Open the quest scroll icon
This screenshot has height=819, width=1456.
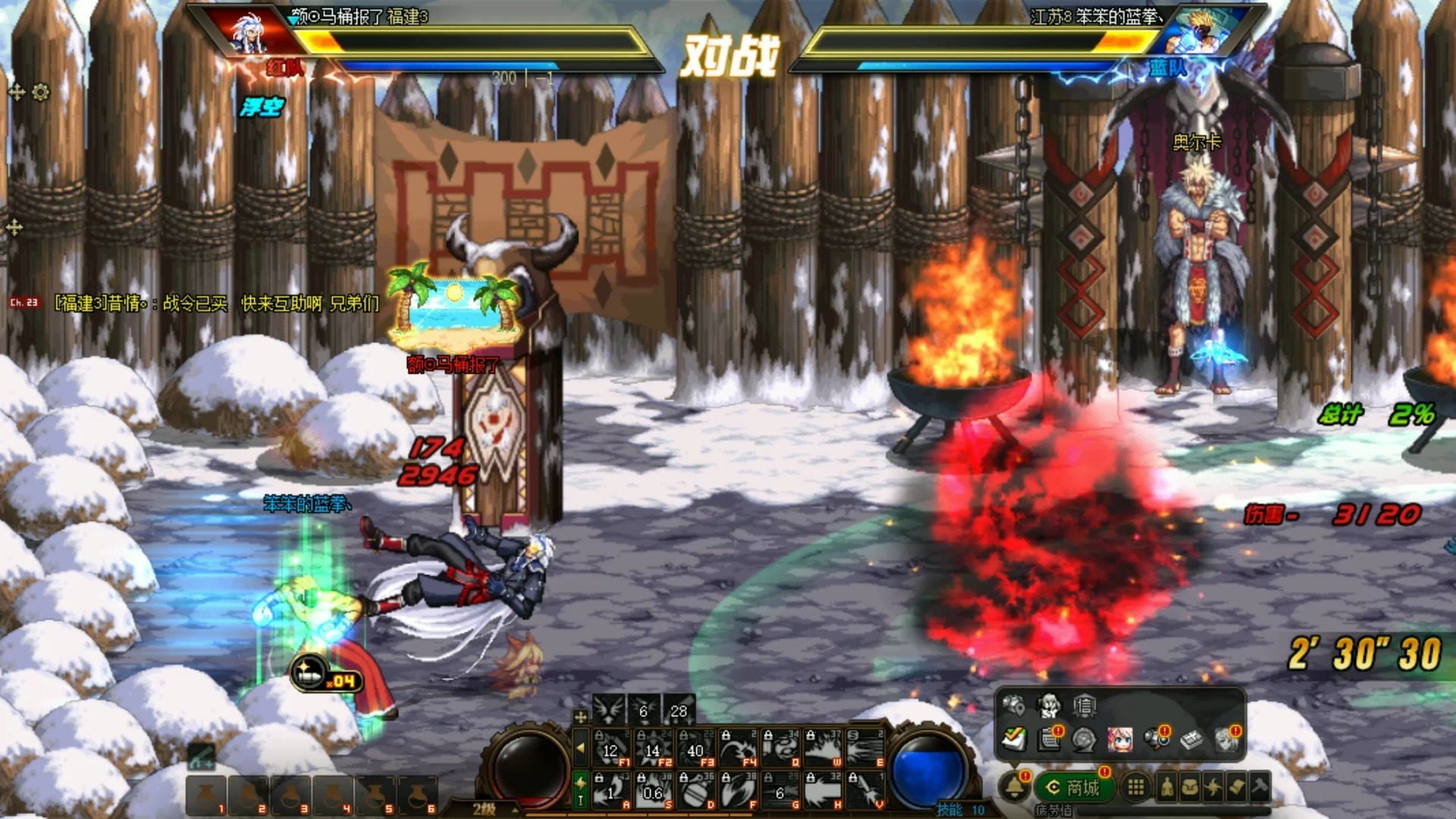pyautogui.click(x=1237, y=788)
